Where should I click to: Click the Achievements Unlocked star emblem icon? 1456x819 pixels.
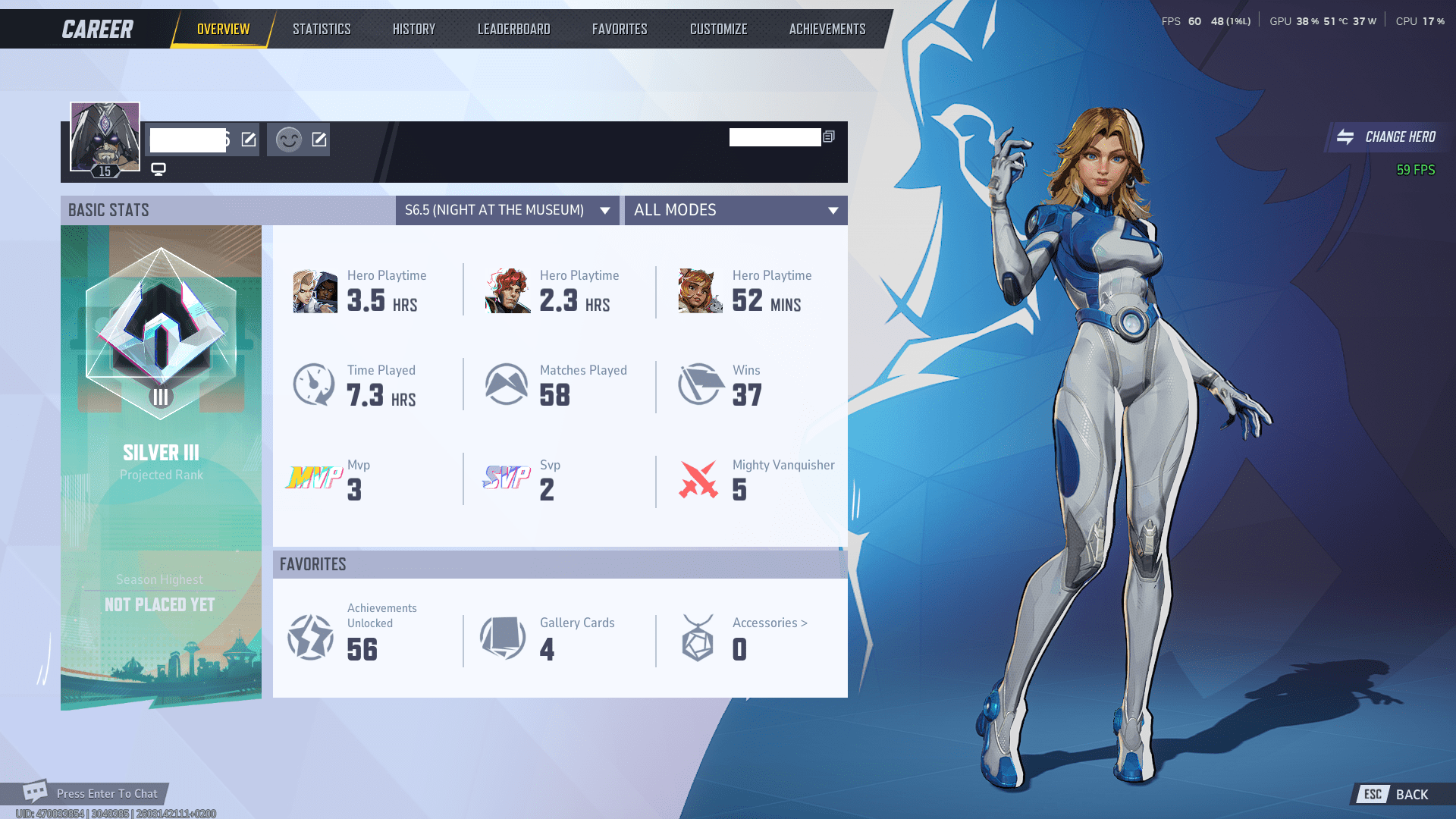click(309, 637)
